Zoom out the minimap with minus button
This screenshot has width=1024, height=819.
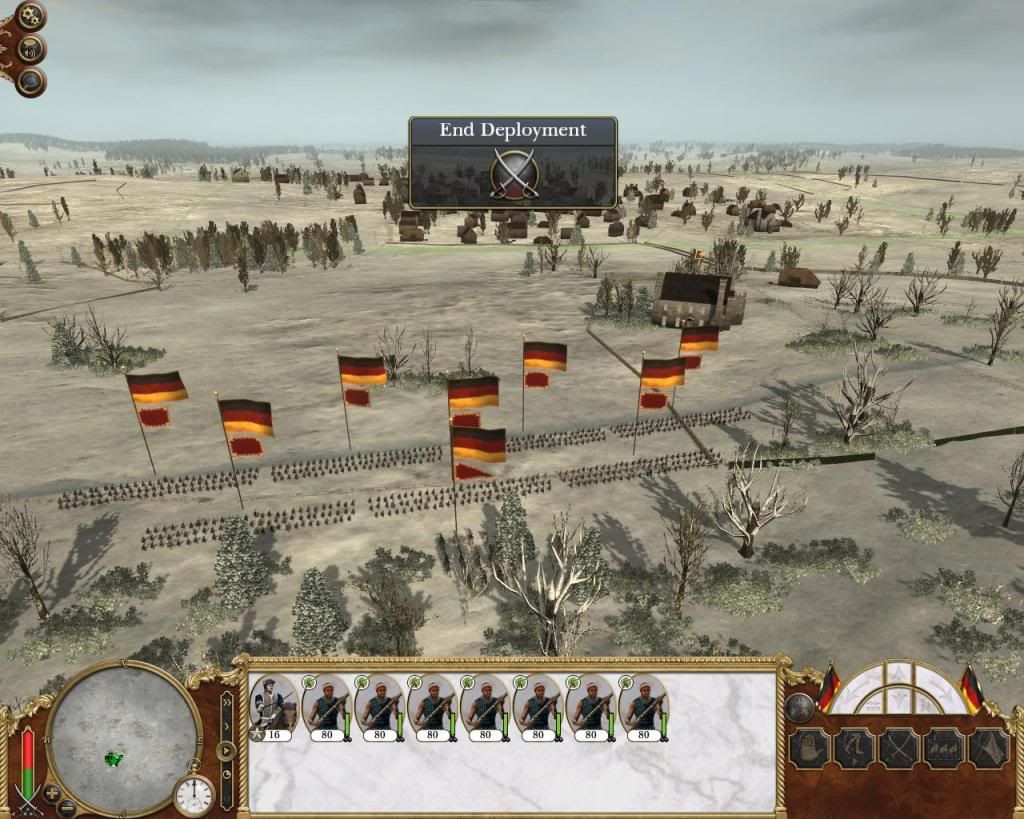click(66, 807)
